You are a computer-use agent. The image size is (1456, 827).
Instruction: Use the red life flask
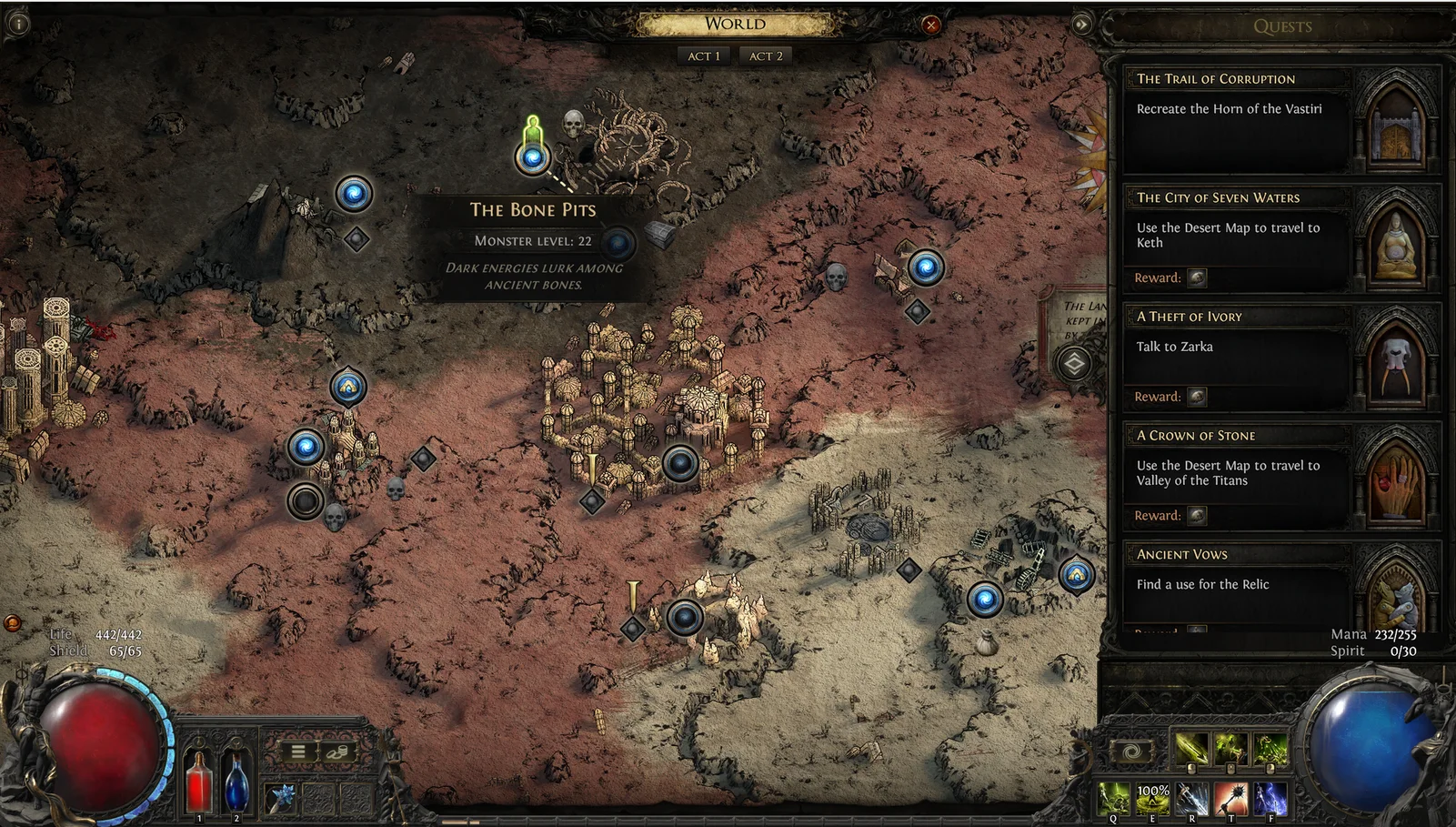click(x=199, y=782)
